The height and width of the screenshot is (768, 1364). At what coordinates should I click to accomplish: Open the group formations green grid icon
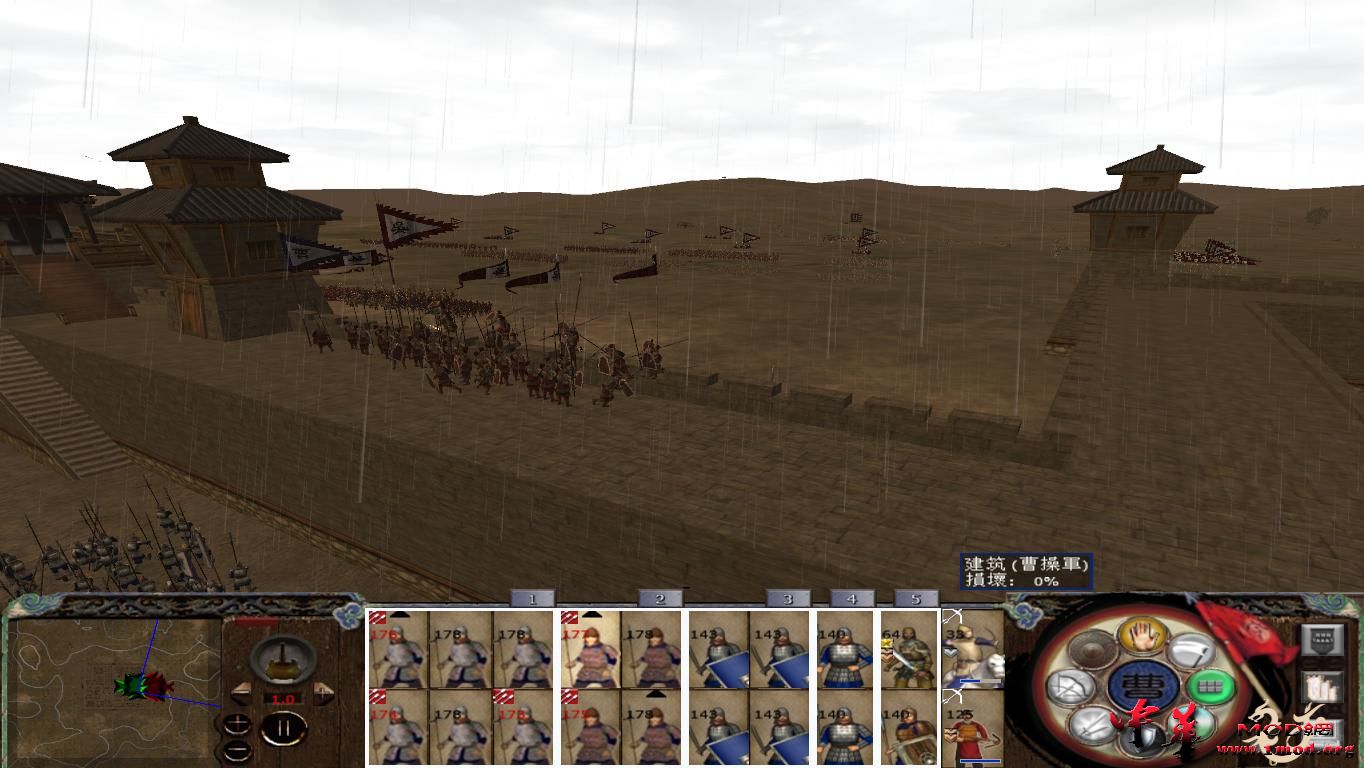point(1211,687)
